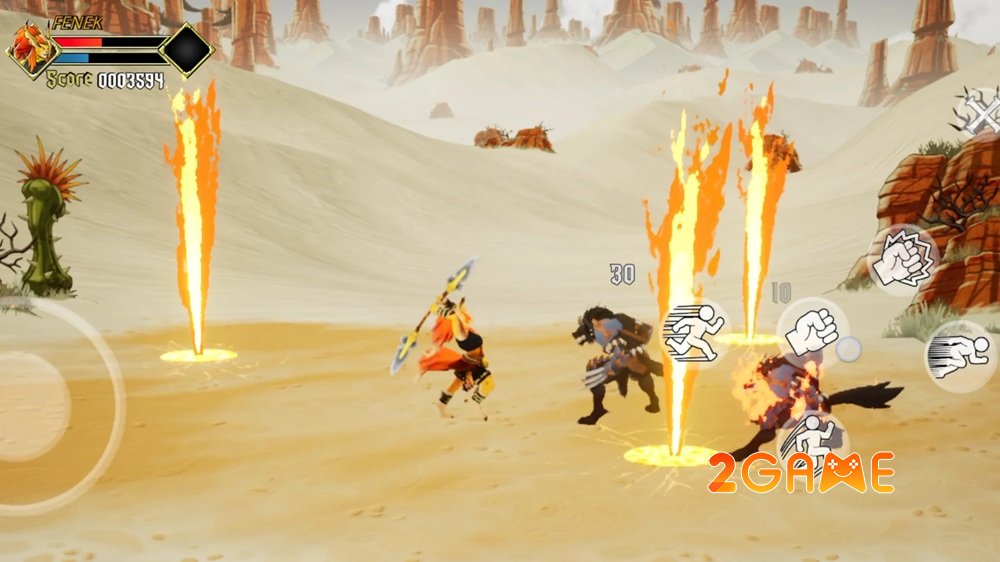
Task: Tap the black diamond special gauge
Action: 187,50
